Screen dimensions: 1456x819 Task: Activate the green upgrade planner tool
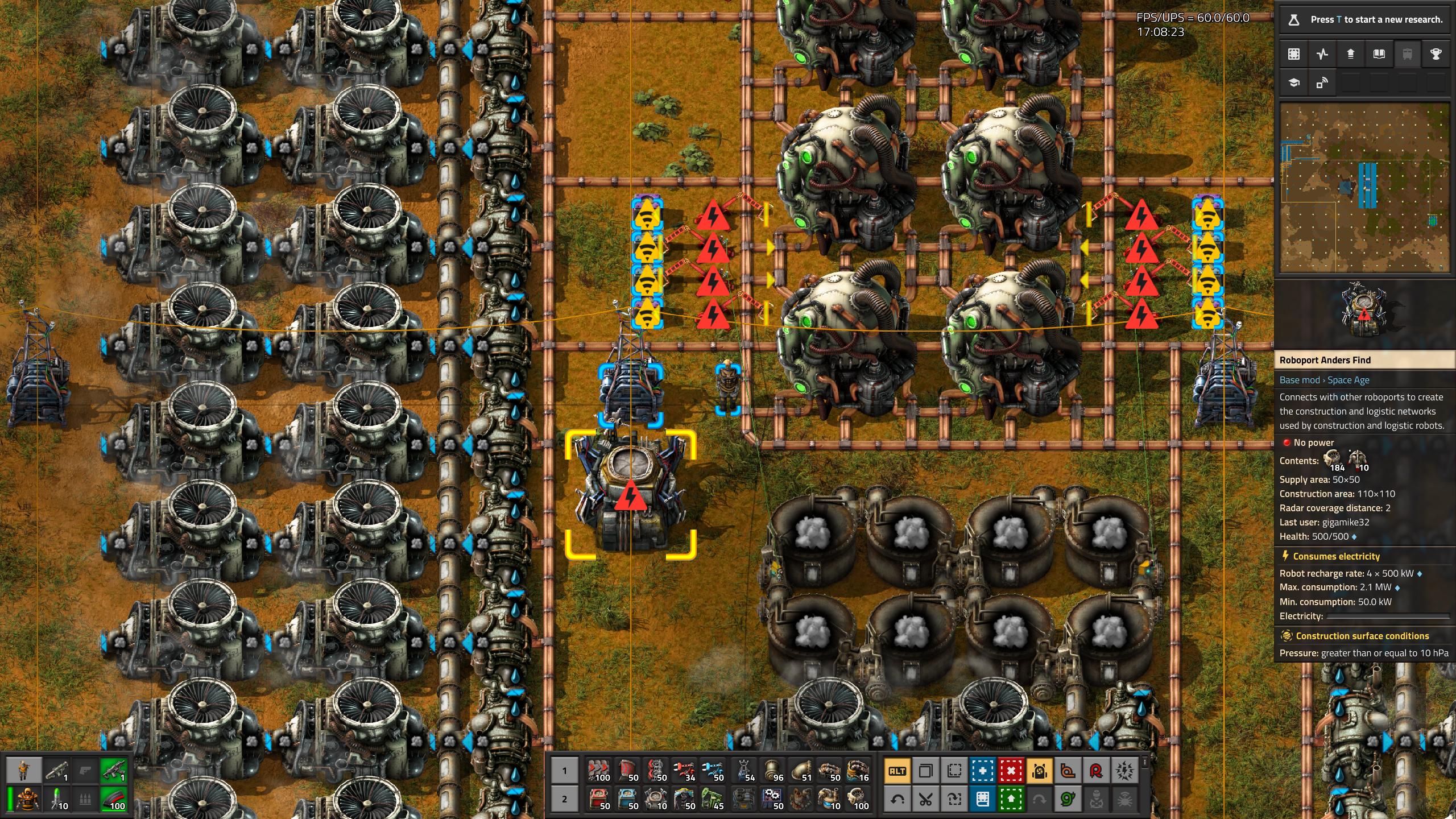pyautogui.click(x=1011, y=800)
